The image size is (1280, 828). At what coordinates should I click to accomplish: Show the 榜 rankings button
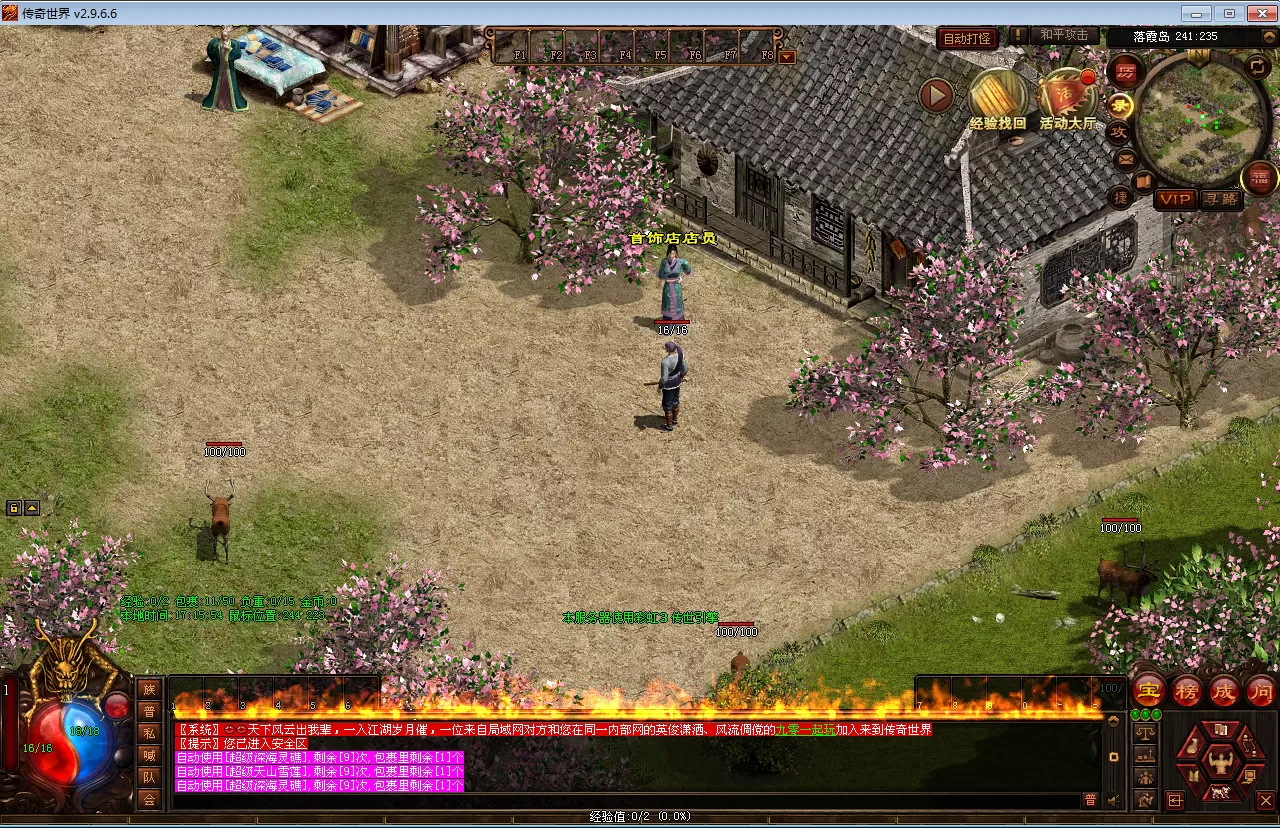tap(1187, 691)
